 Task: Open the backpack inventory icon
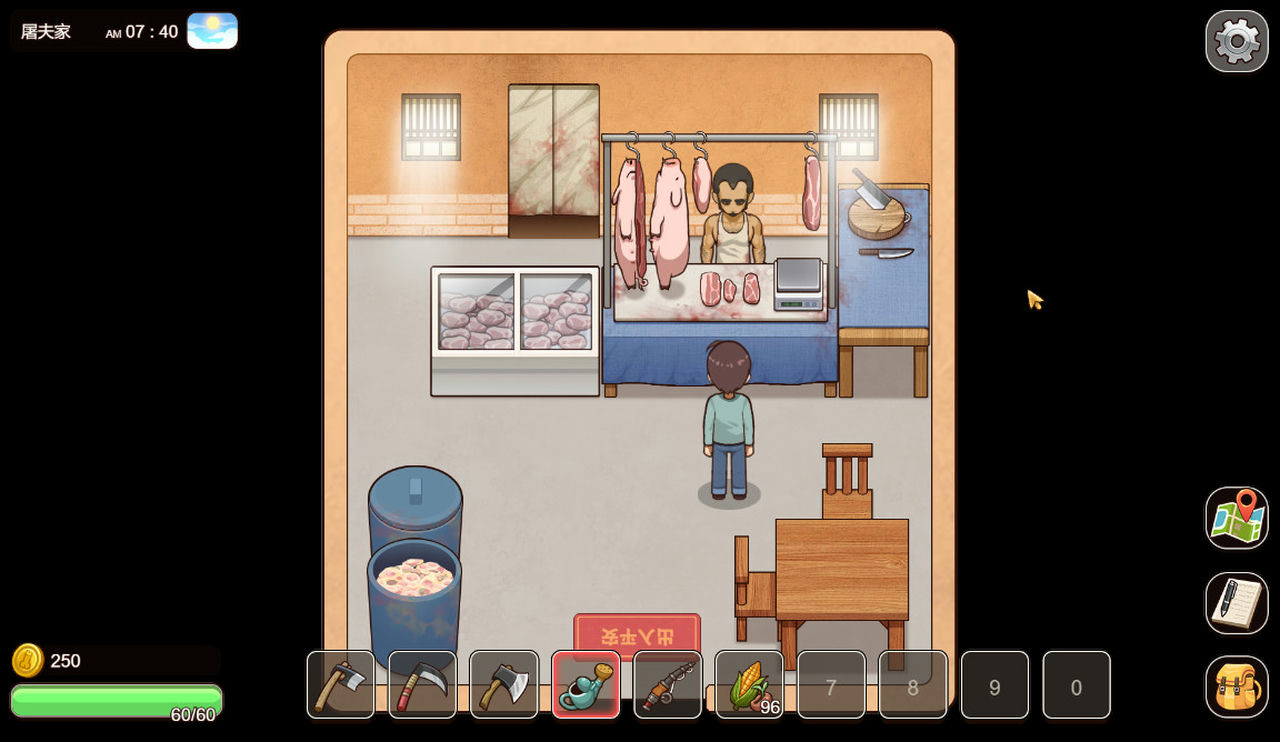pos(1237,687)
